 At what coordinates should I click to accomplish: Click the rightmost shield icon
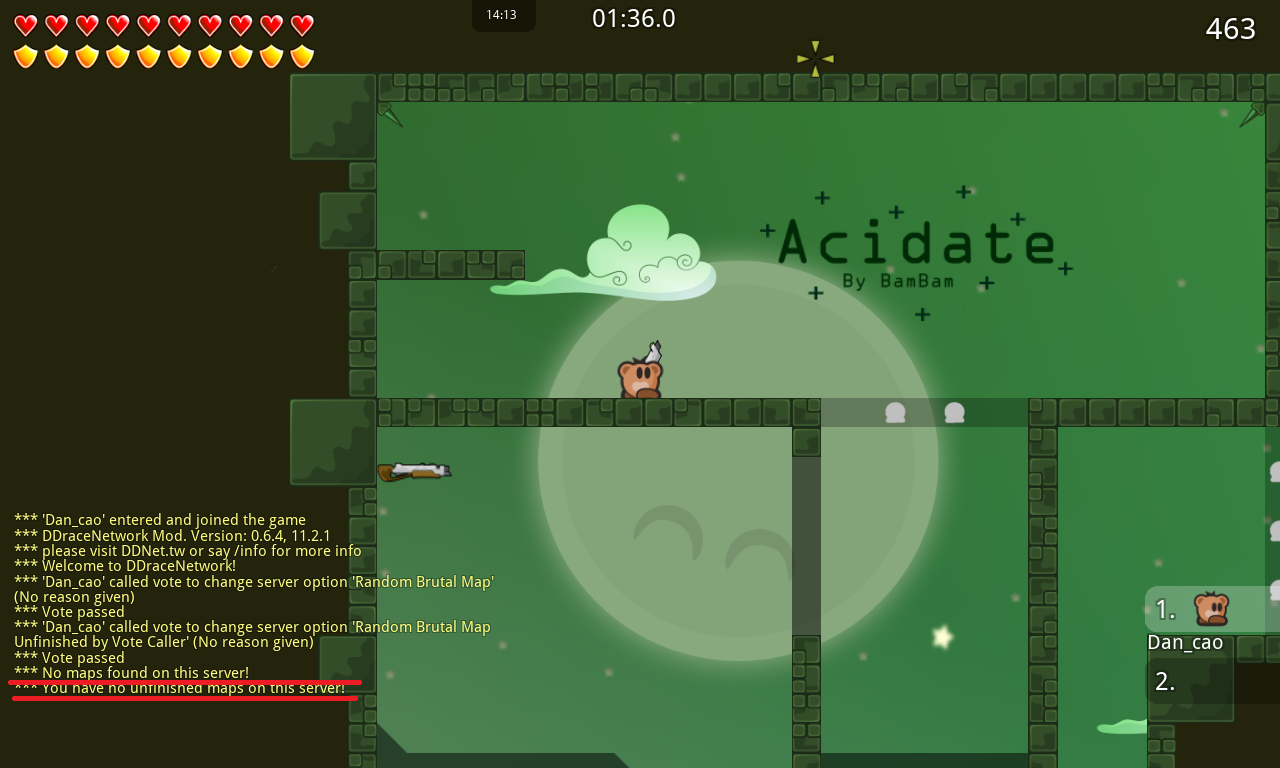tap(301, 56)
